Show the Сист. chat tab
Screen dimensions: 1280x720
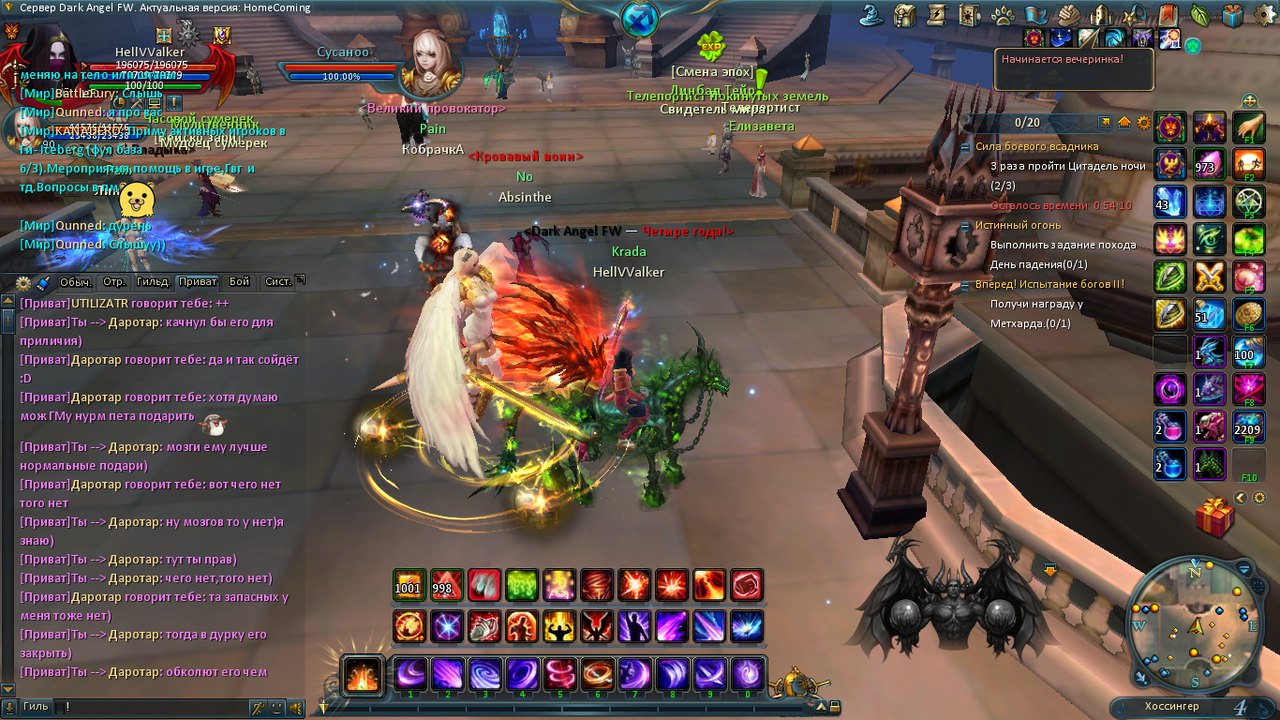click(x=278, y=282)
